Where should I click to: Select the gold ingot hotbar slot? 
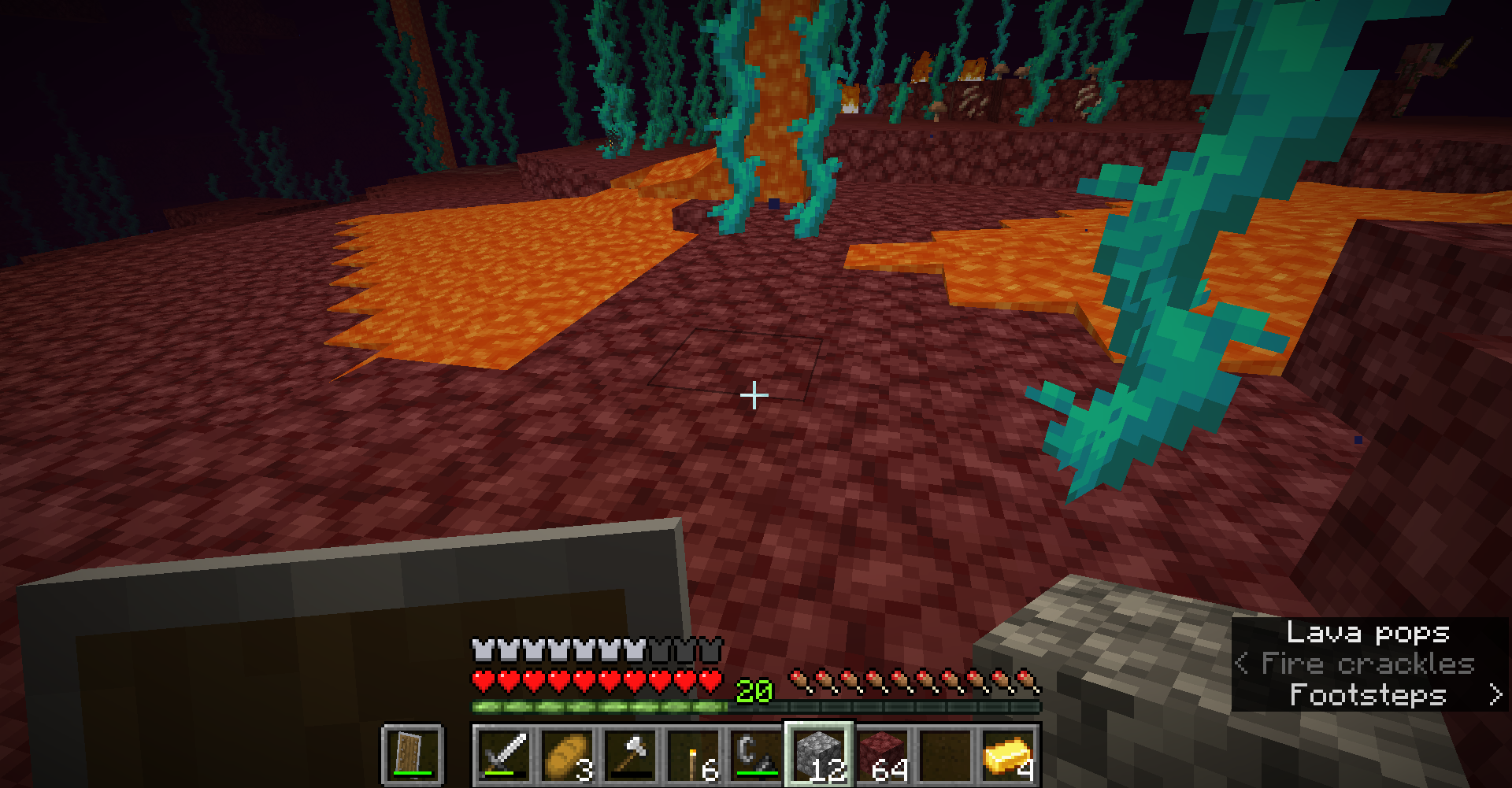tap(1008, 755)
